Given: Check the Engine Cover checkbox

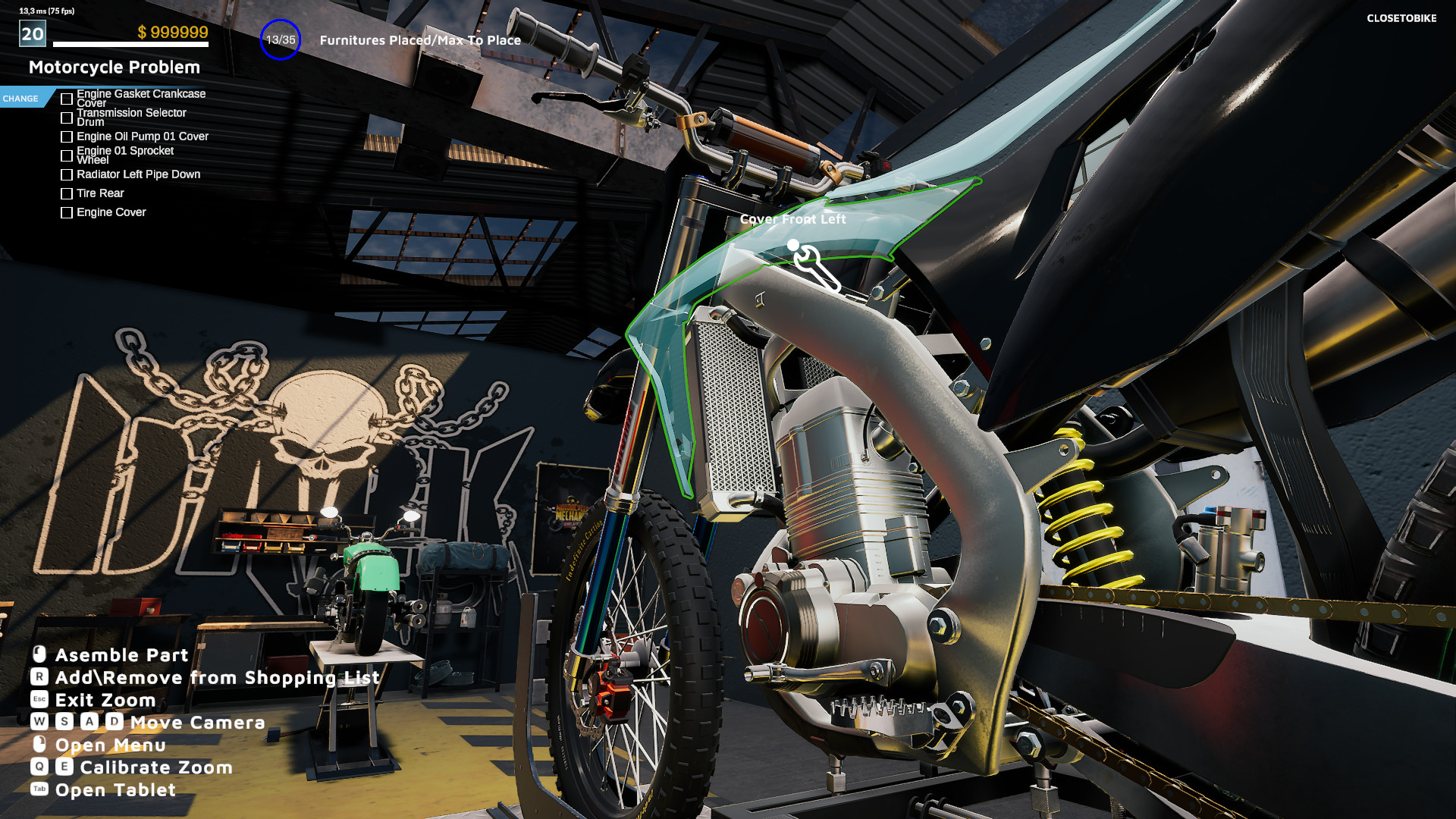Looking at the screenshot, I should 67,212.
